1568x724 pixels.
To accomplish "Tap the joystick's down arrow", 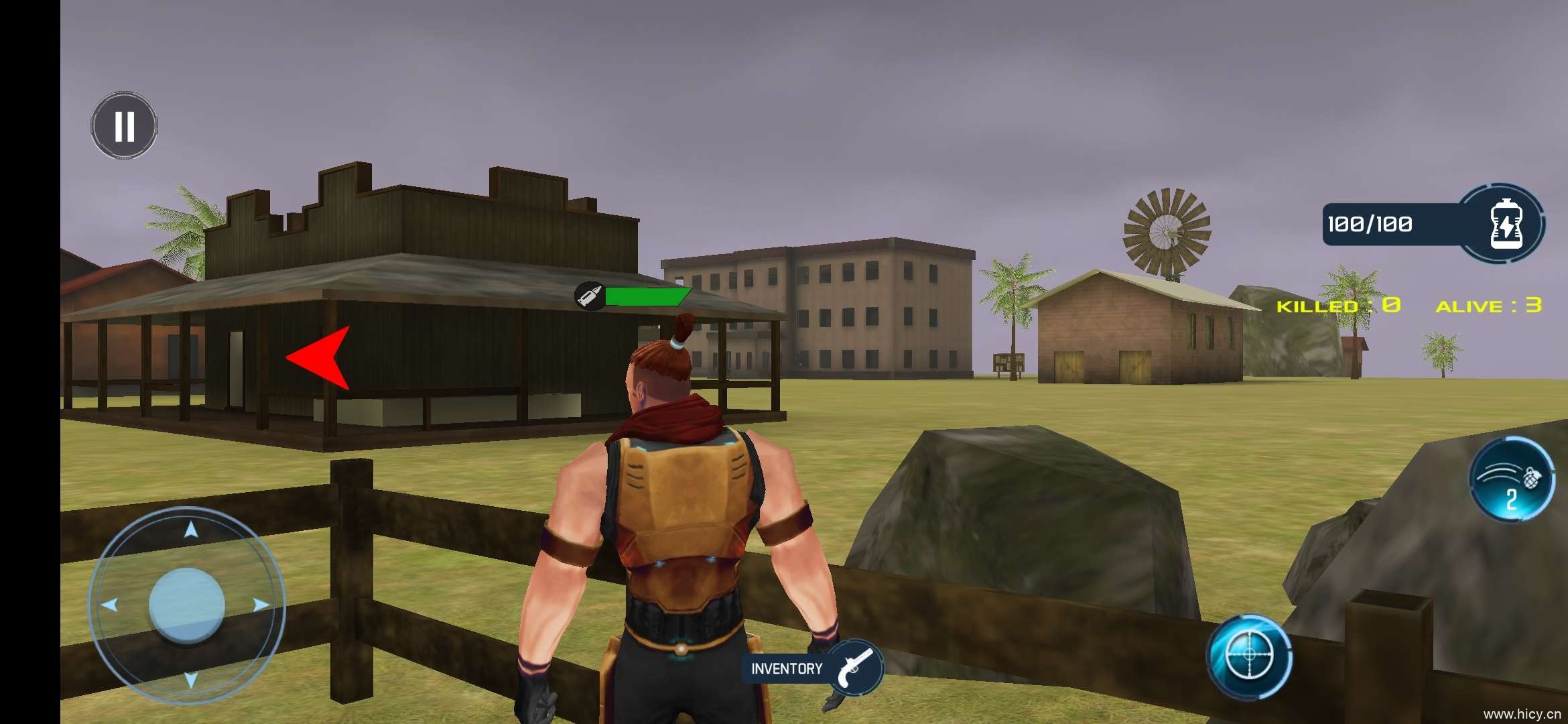I will [x=191, y=680].
